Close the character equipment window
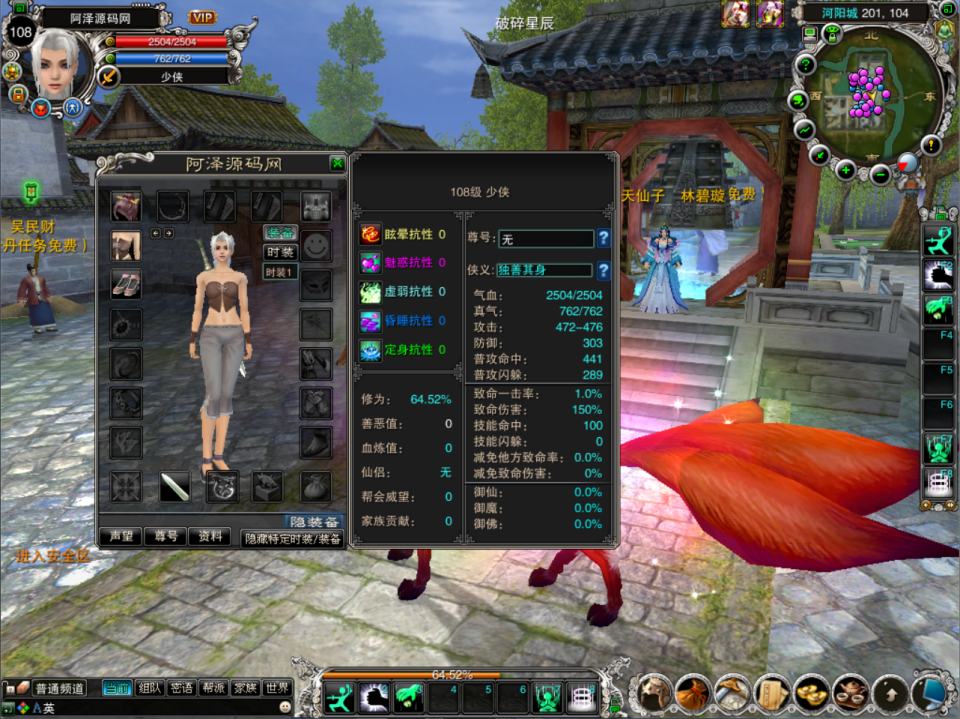The width and height of the screenshot is (960, 719). [338, 164]
